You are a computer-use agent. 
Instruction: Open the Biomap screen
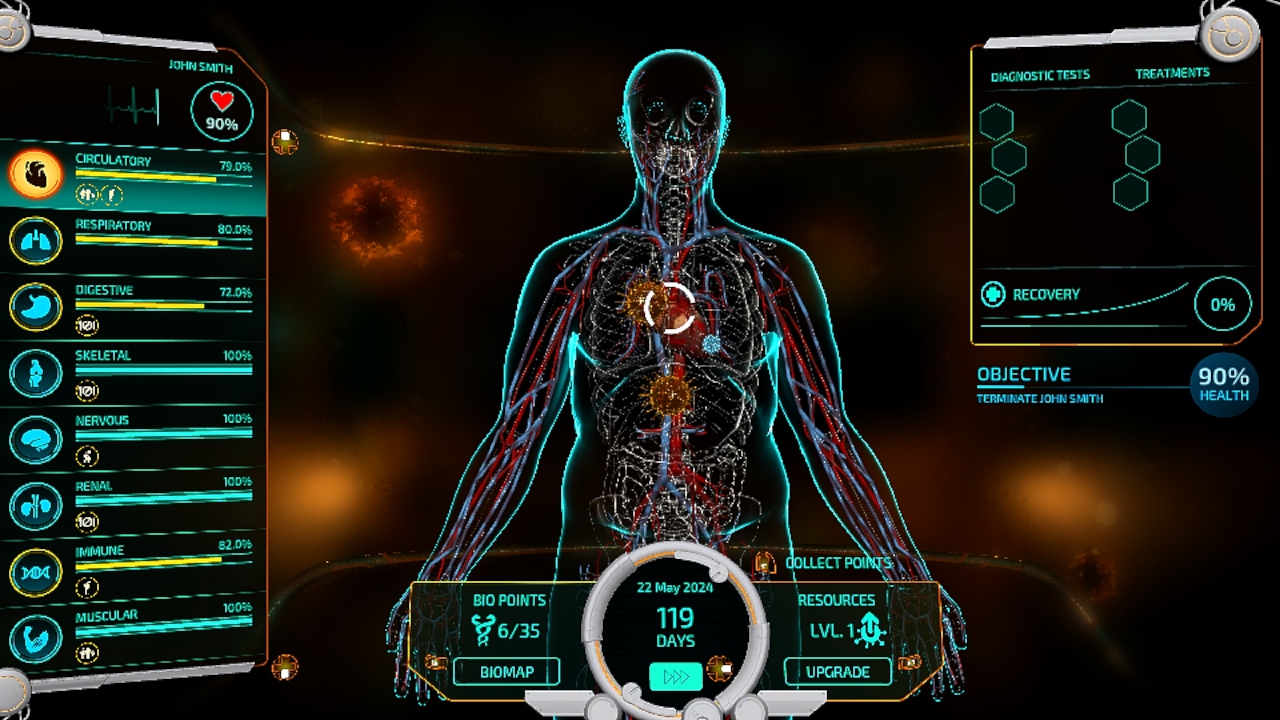(506, 671)
